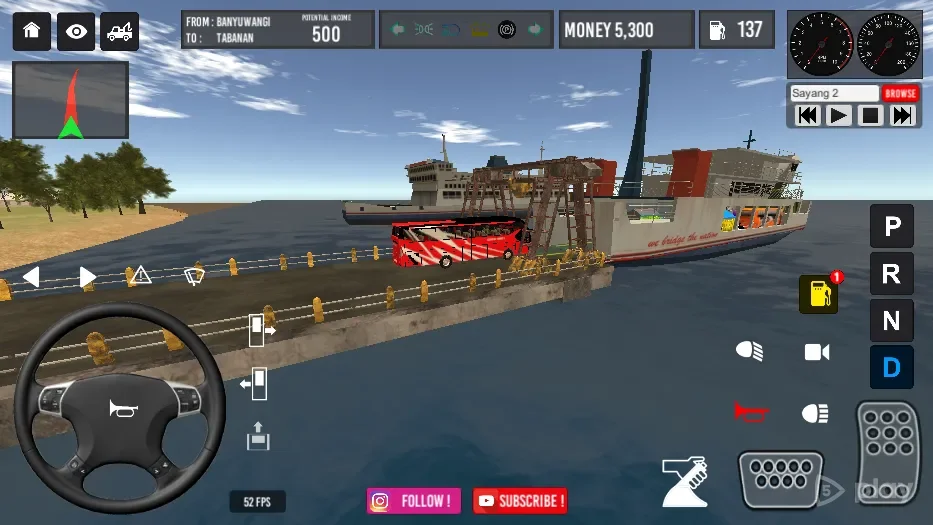Switch to neutral gear N
Screen dimensions: 933x525
(891, 321)
